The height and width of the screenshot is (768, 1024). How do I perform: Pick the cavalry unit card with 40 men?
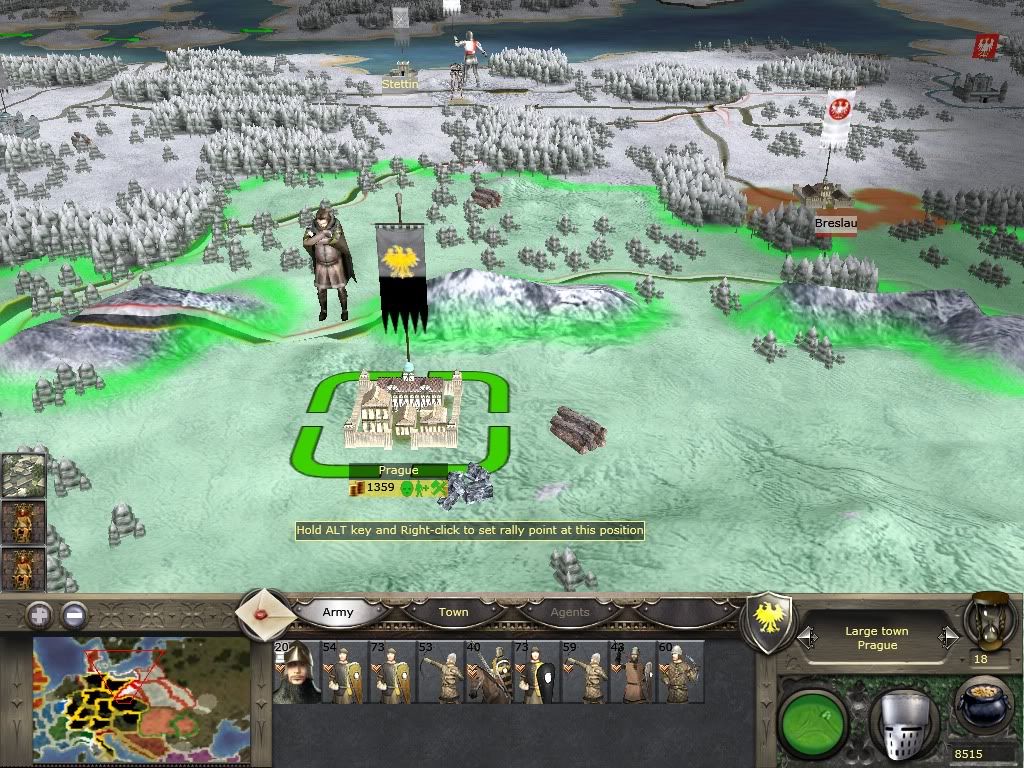pos(485,672)
